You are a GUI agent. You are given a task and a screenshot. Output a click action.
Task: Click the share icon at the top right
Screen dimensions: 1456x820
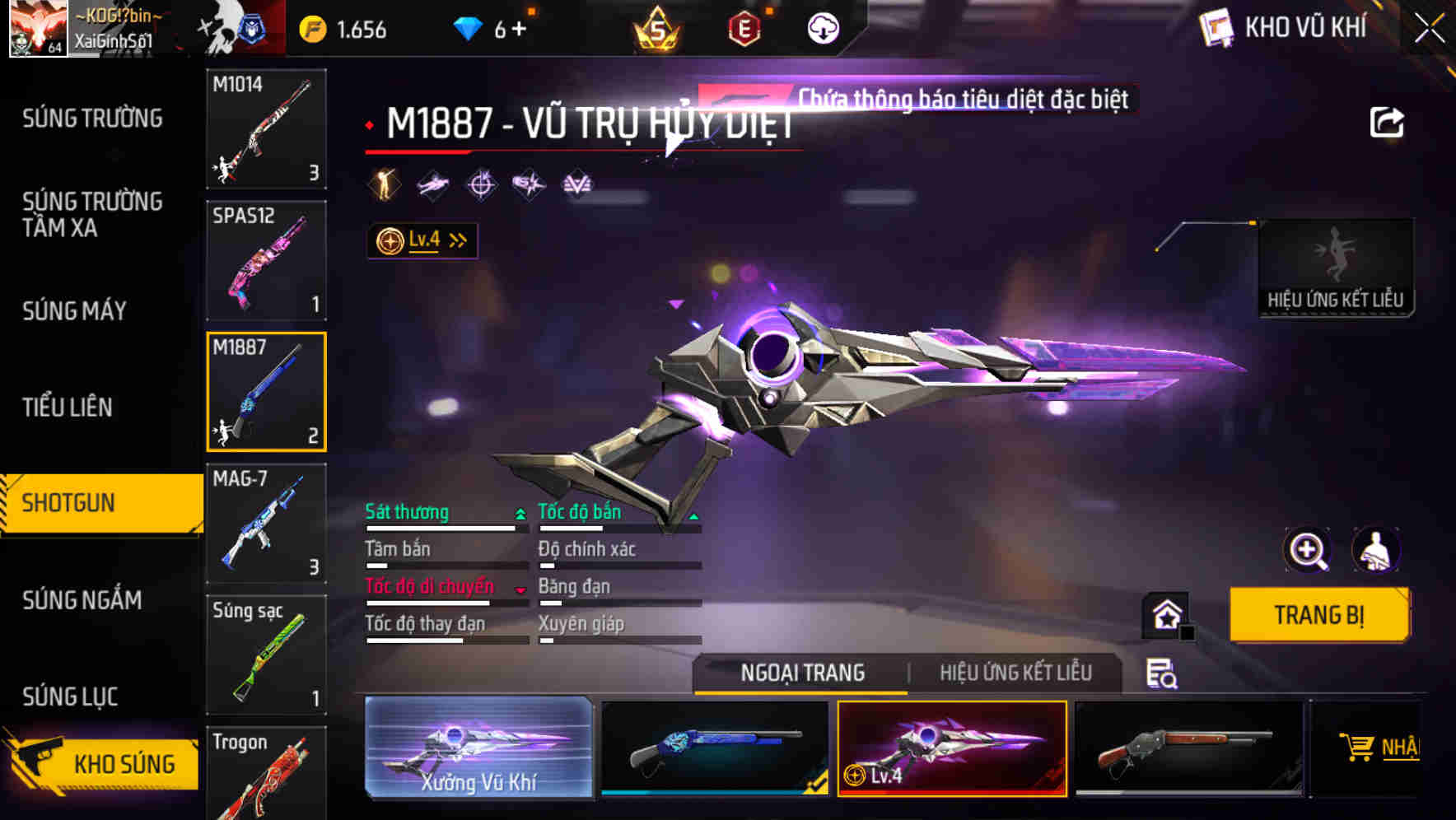click(1388, 121)
